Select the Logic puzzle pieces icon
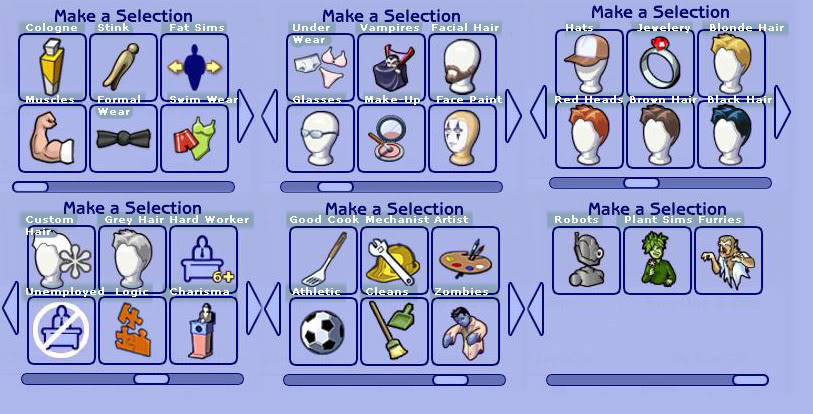This screenshot has width=813, height=414. (x=132, y=330)
